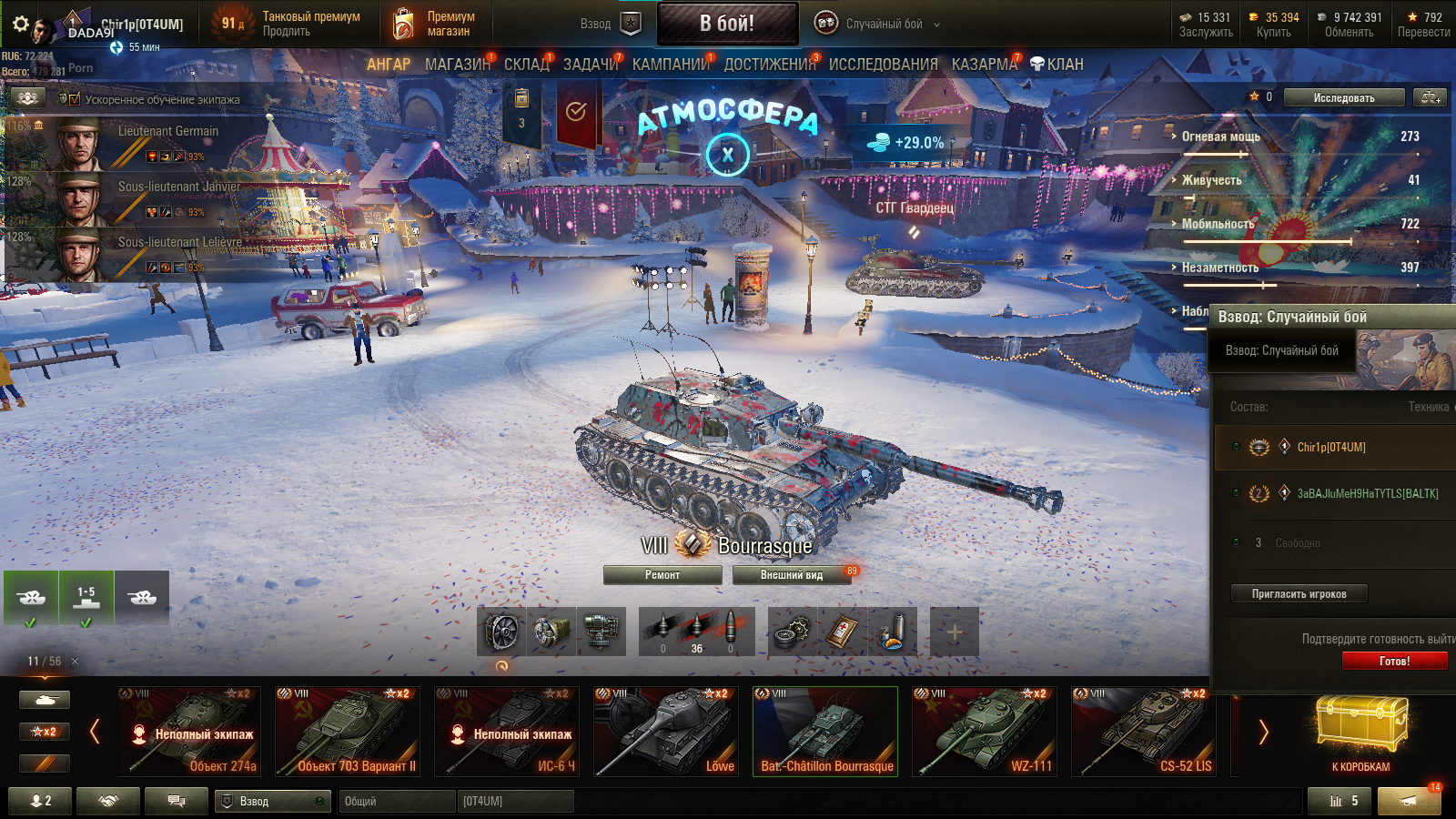Start the battle with В бой!
The image size is (1456, 819).
tap(727, 24)
